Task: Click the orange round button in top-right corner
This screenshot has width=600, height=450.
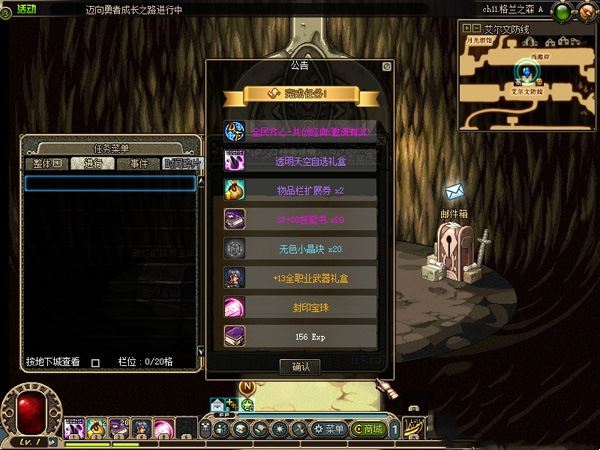Action: (587, 12)
